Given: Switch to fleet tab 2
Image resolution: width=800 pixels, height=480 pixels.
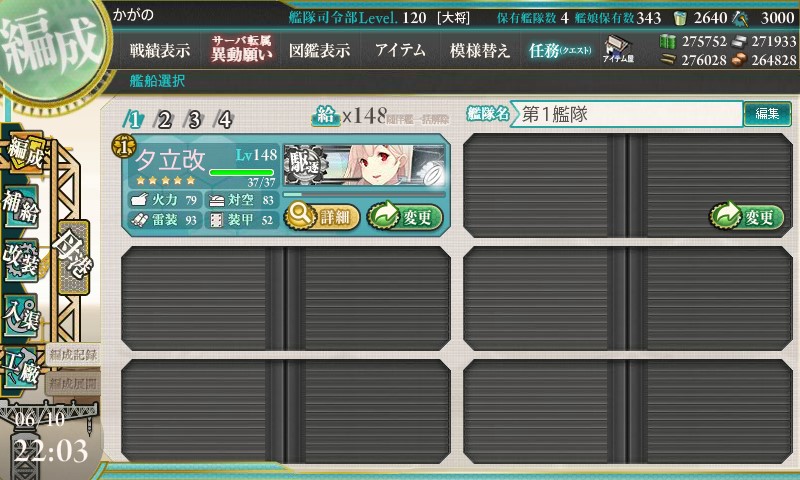Looking at the screenshot, I should 164,120.
